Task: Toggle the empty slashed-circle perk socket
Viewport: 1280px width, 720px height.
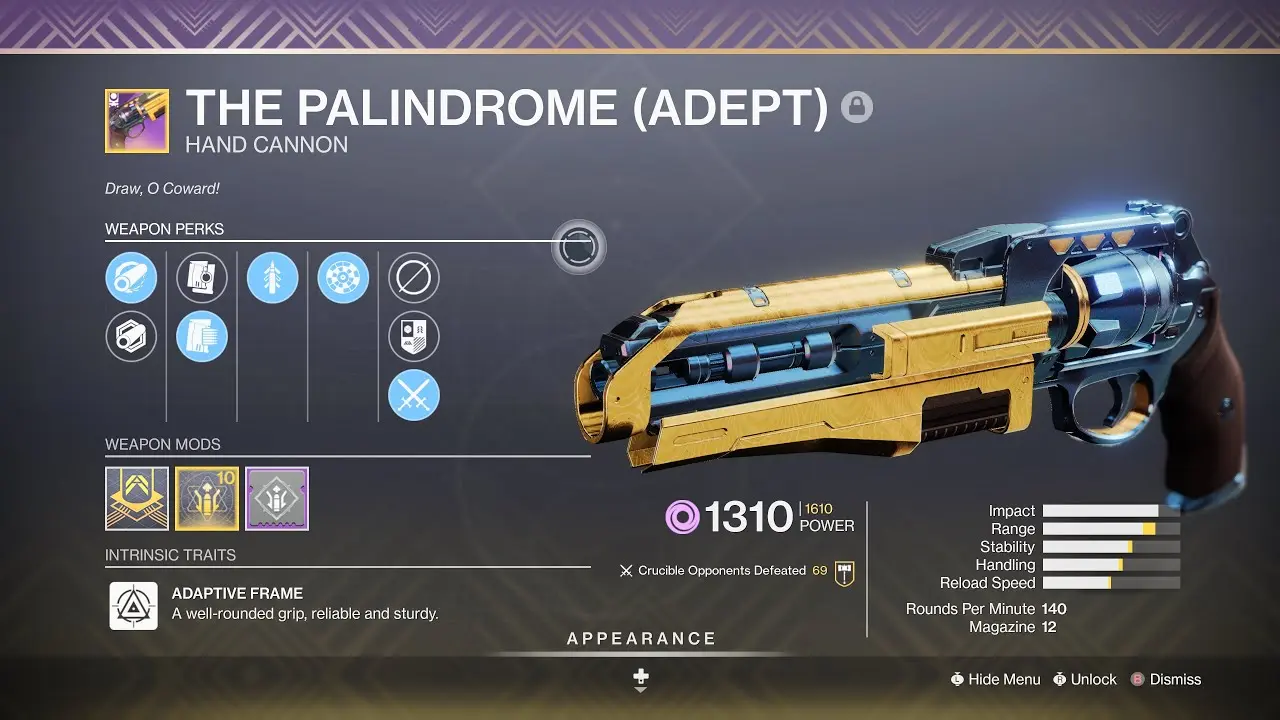Action: [414, 278]
